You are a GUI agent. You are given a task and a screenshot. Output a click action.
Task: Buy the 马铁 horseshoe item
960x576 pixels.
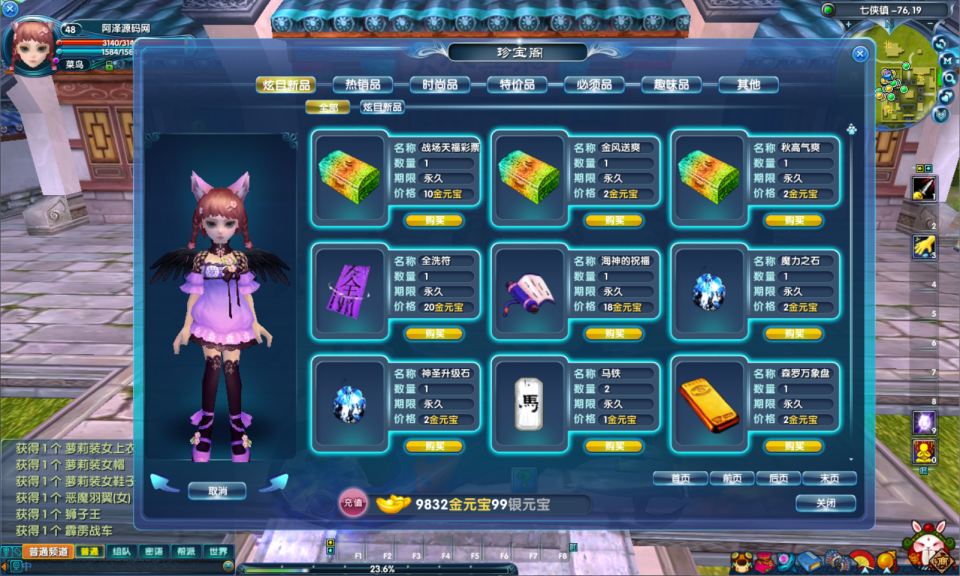coord(613,446)
